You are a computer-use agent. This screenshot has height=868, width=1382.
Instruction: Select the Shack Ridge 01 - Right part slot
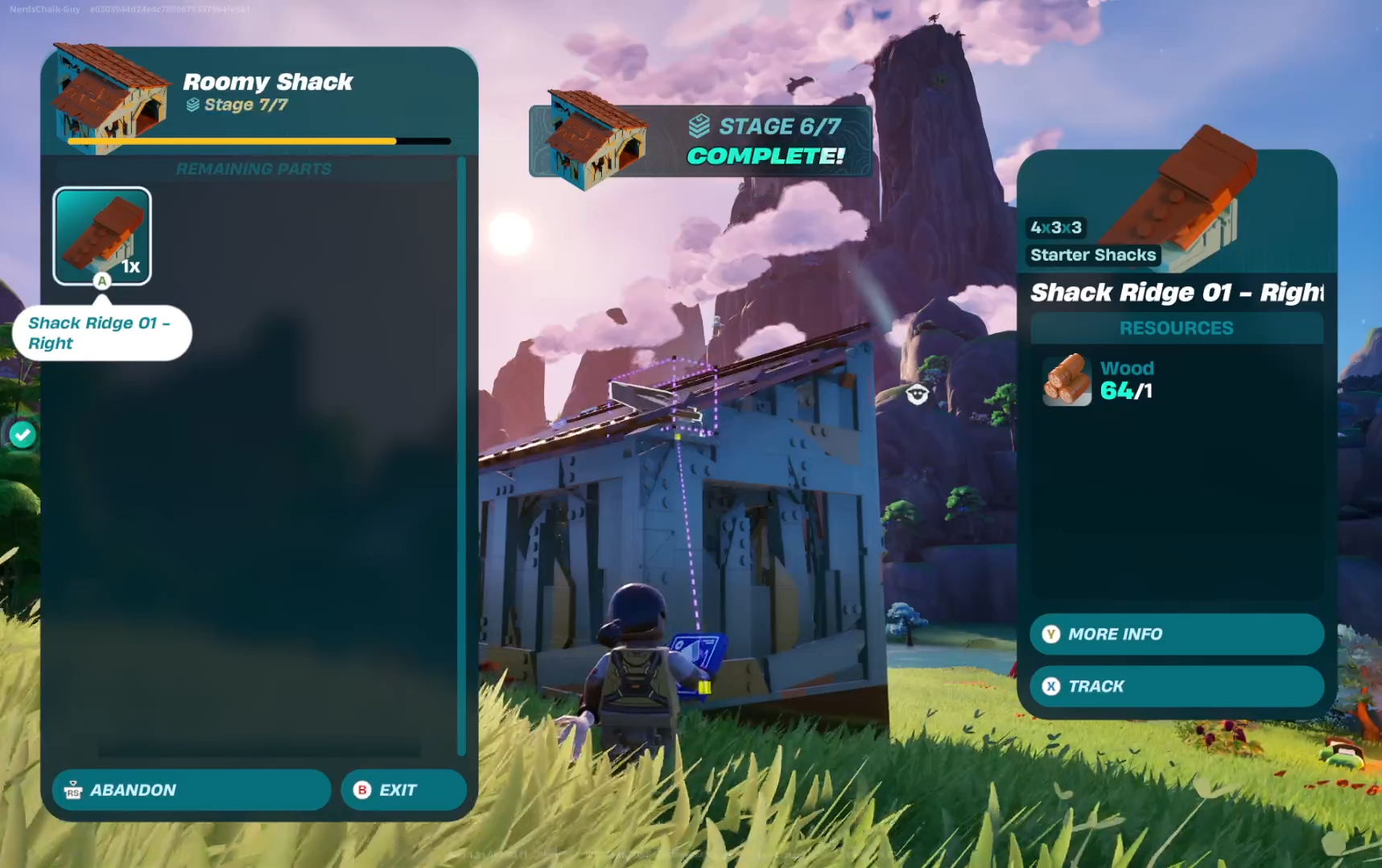point(102,236)
